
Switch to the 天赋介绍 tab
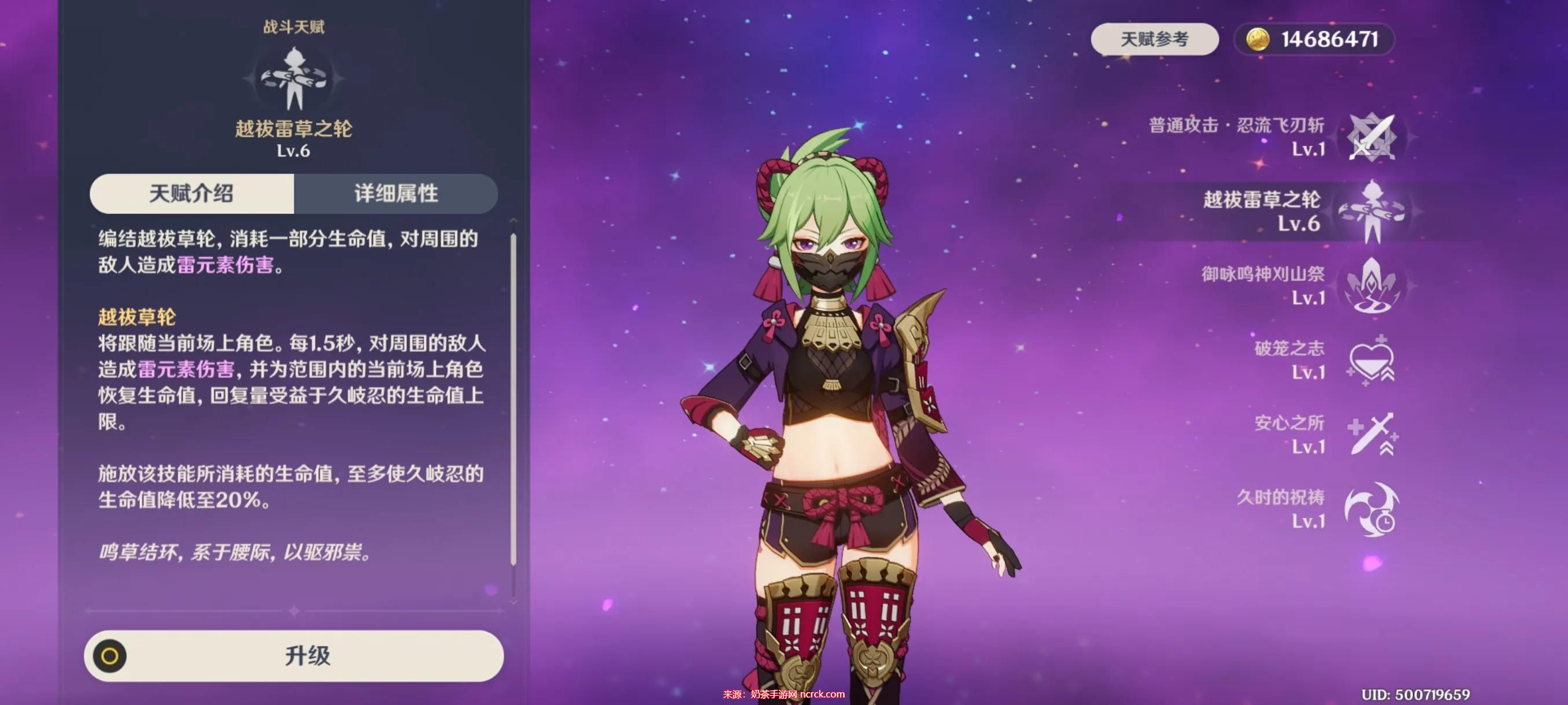pos(192,194)
